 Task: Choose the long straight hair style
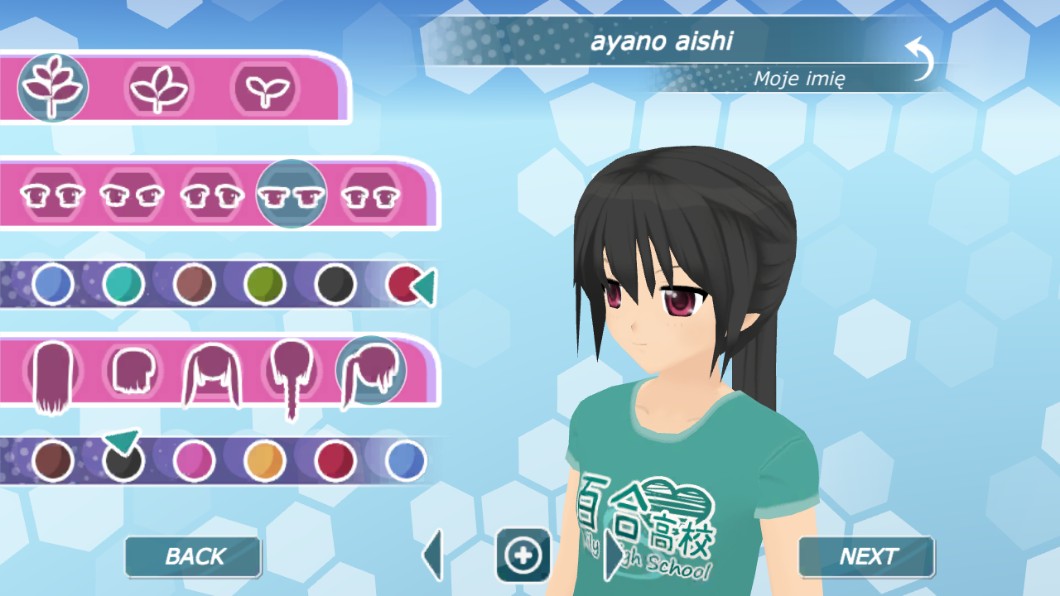tap(55, 377)
